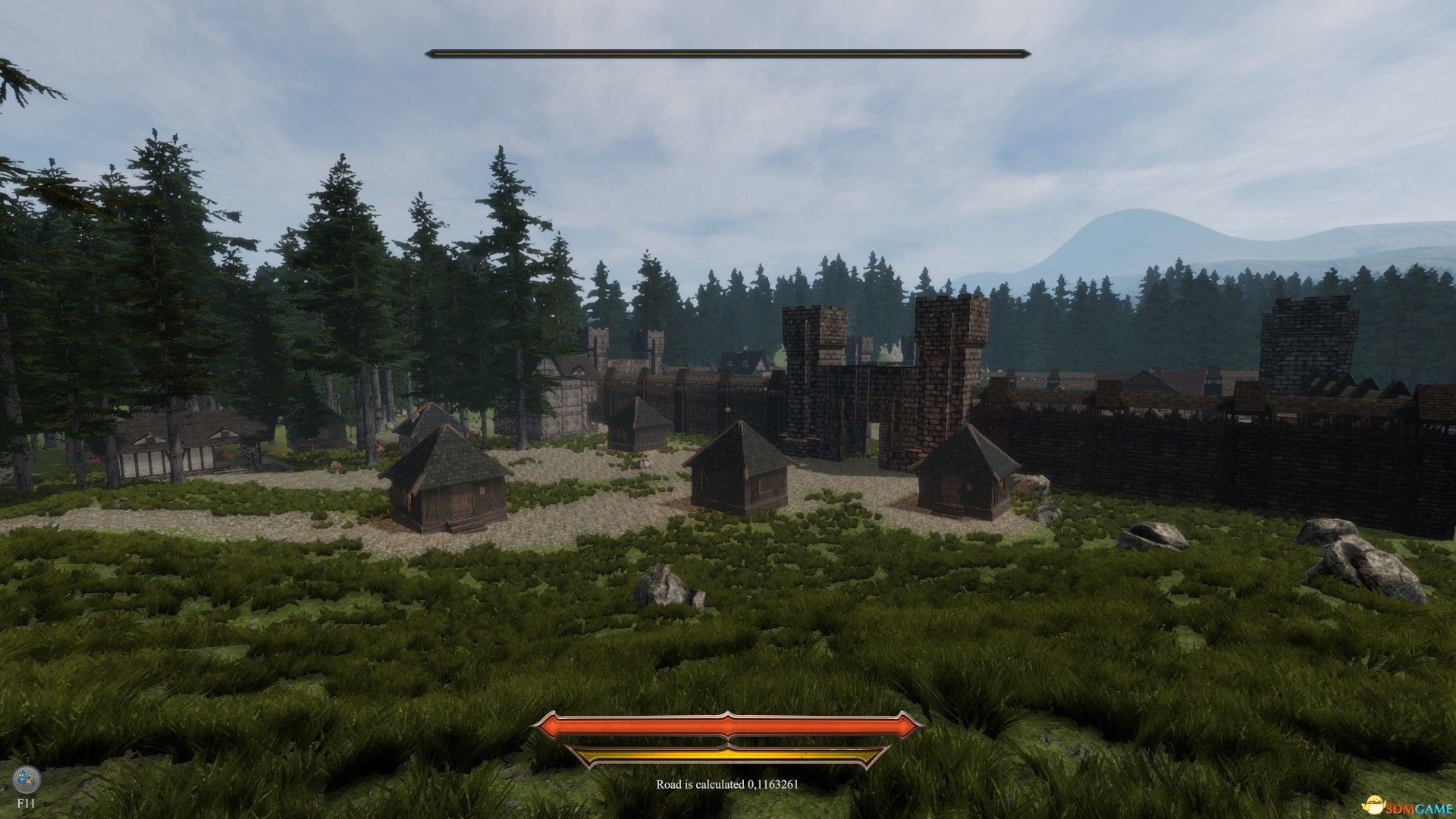Click the top black progress bar frame
This screenshot has height=819, width=1456.
726,53
